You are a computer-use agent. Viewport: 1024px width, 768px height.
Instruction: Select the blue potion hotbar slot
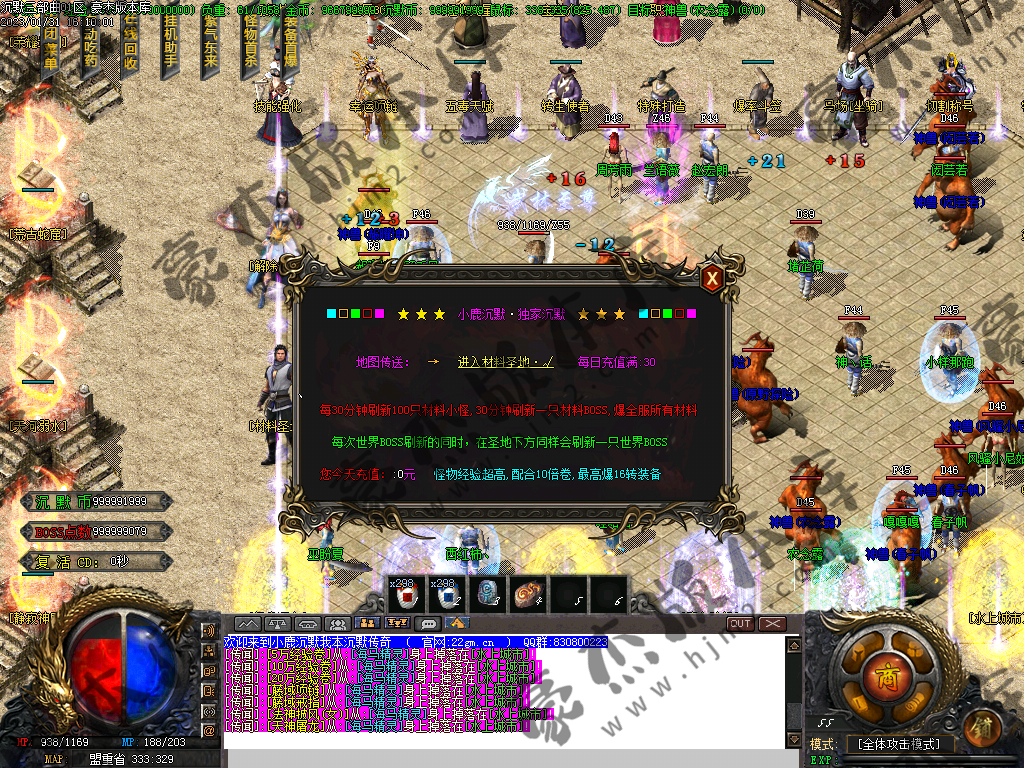(x=448, y=595)
